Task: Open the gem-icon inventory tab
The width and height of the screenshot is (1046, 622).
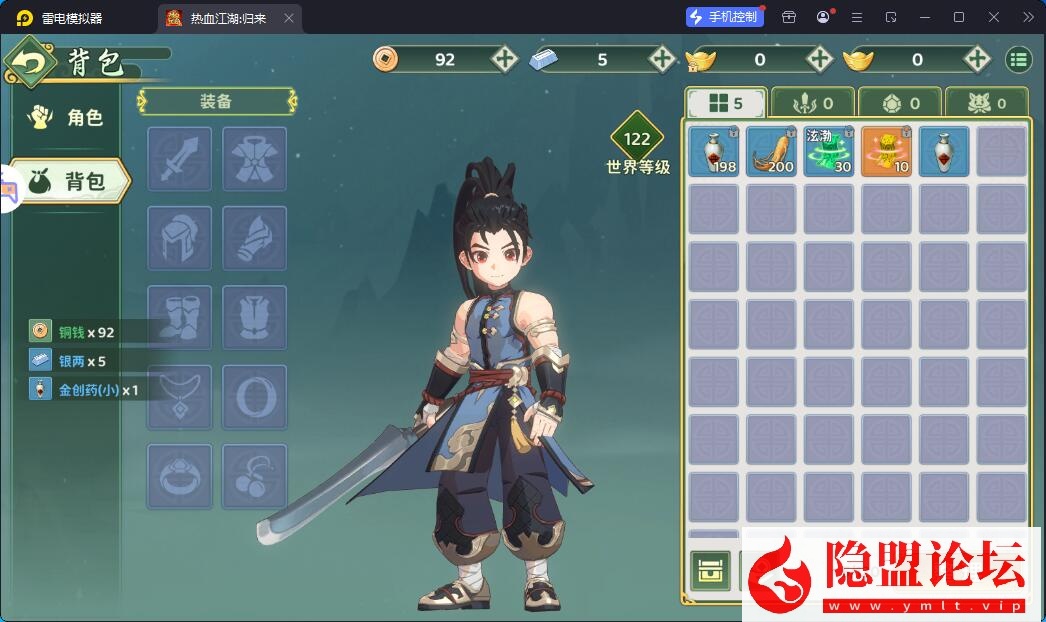Action: point(899,102)
